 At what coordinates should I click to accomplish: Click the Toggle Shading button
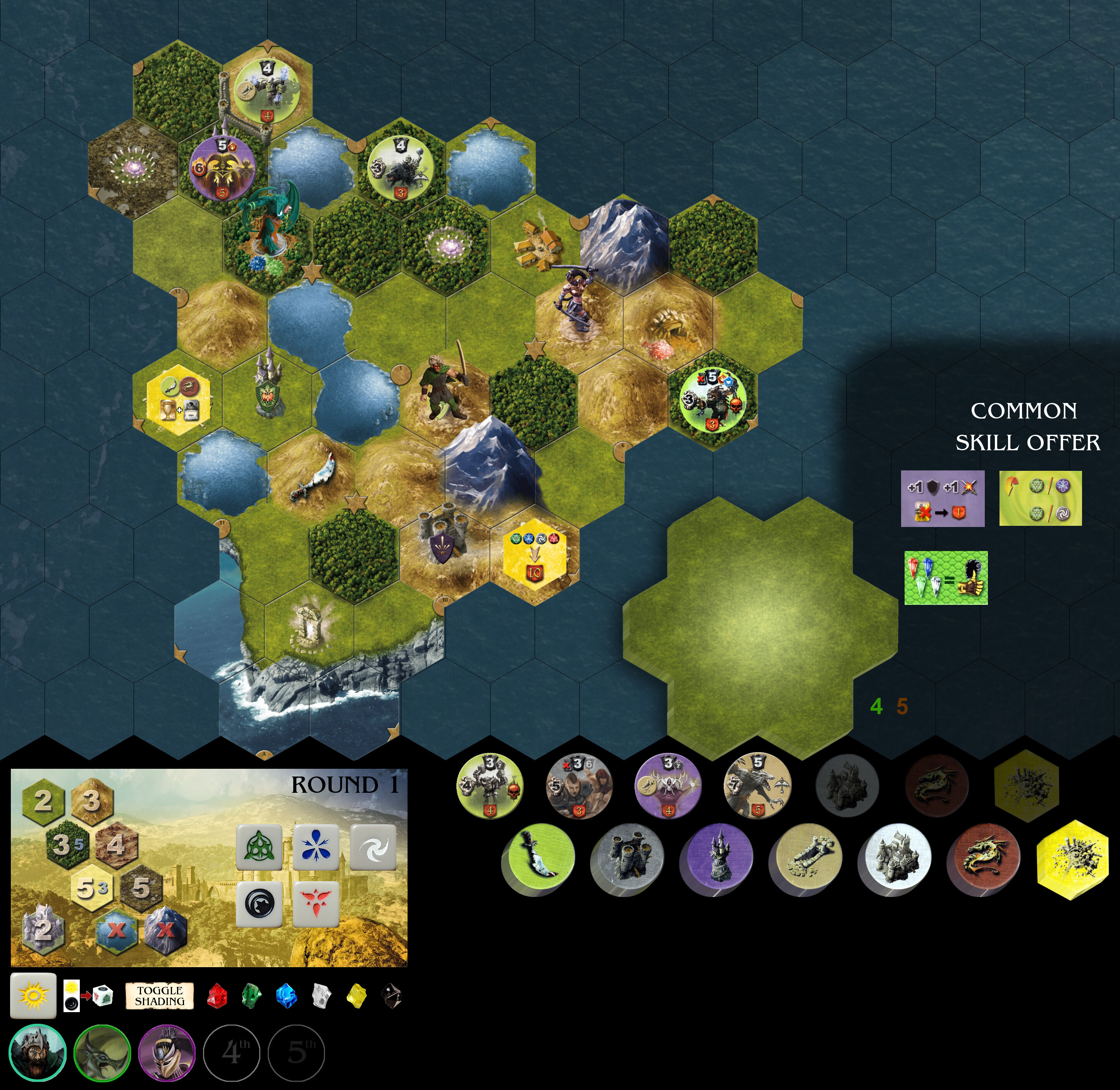(160, 995)
